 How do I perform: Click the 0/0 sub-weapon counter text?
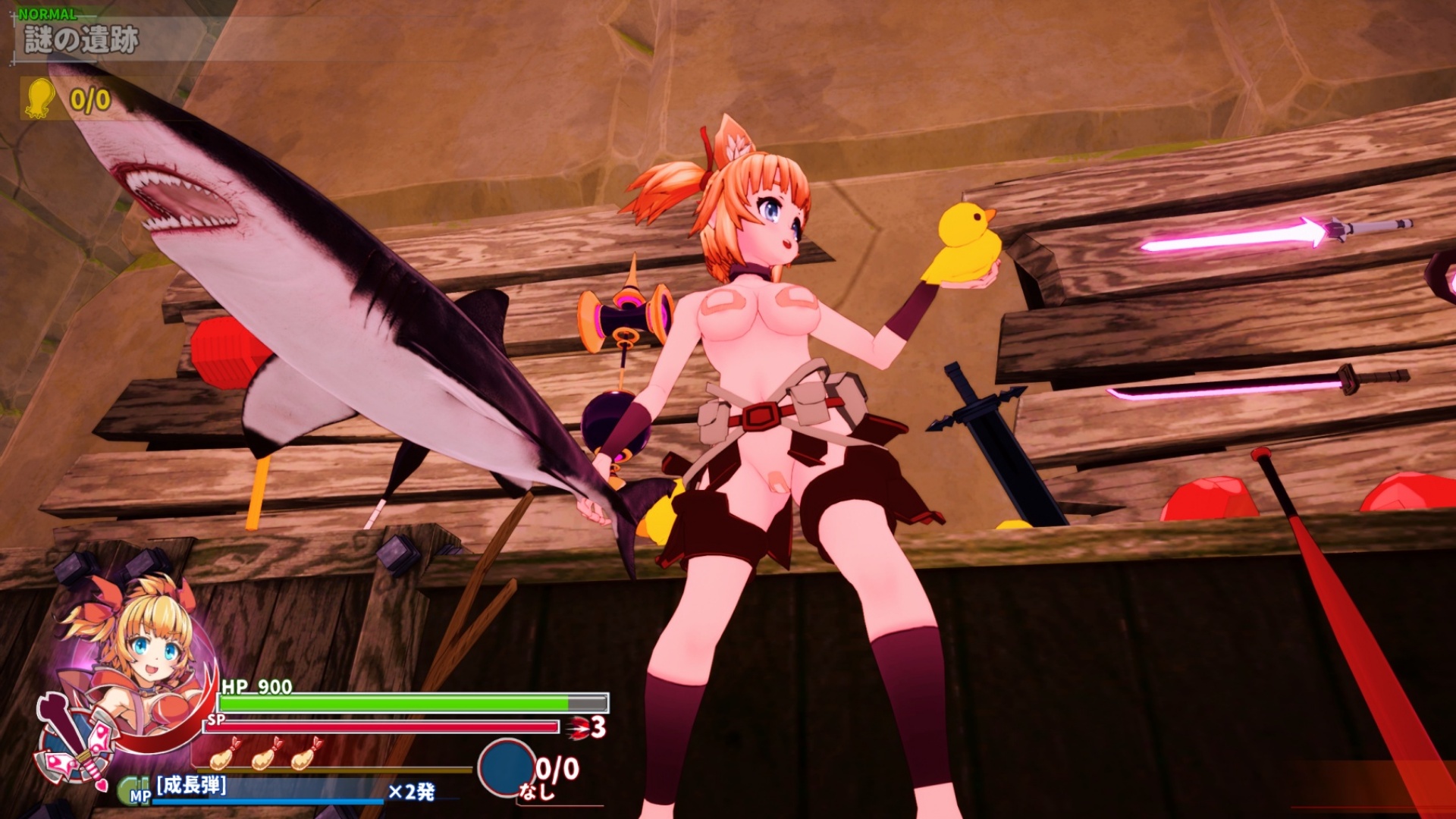556,768
